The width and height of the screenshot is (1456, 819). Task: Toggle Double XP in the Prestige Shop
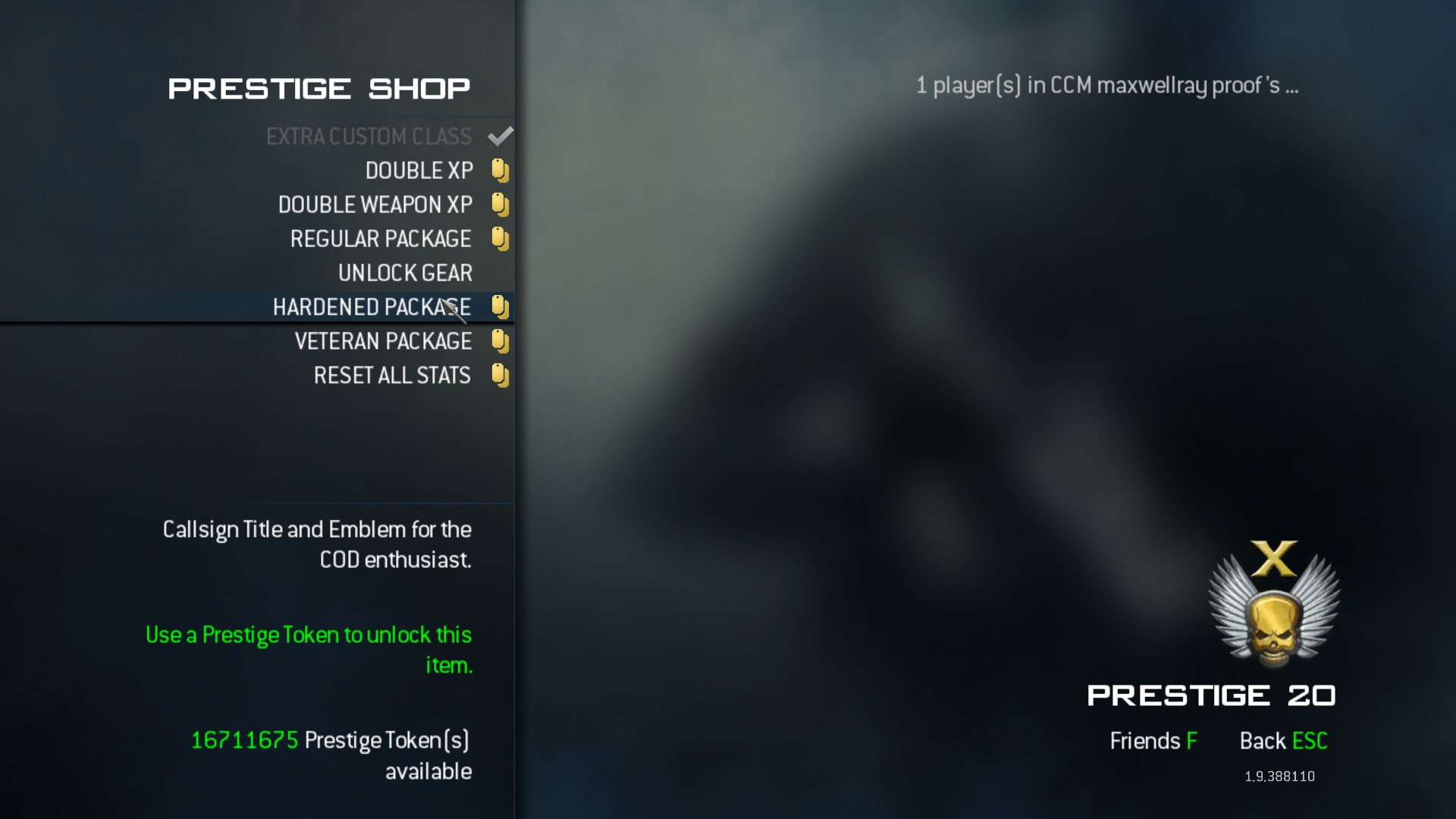pos(419,170)
